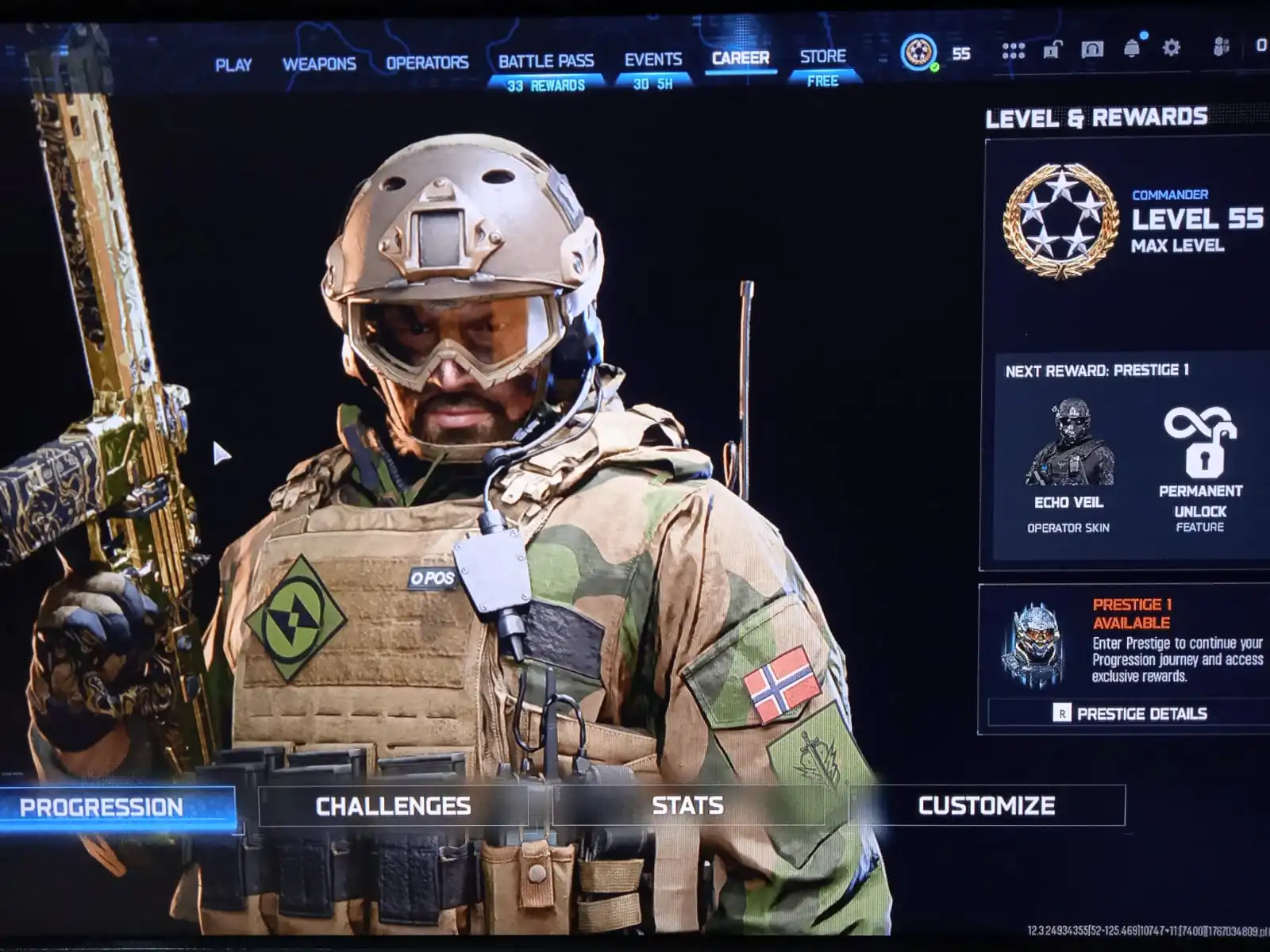Click the unlocked padlock icon near the top
Viewport: 1270px width, 952px height.
click(x=1052, y=49)
